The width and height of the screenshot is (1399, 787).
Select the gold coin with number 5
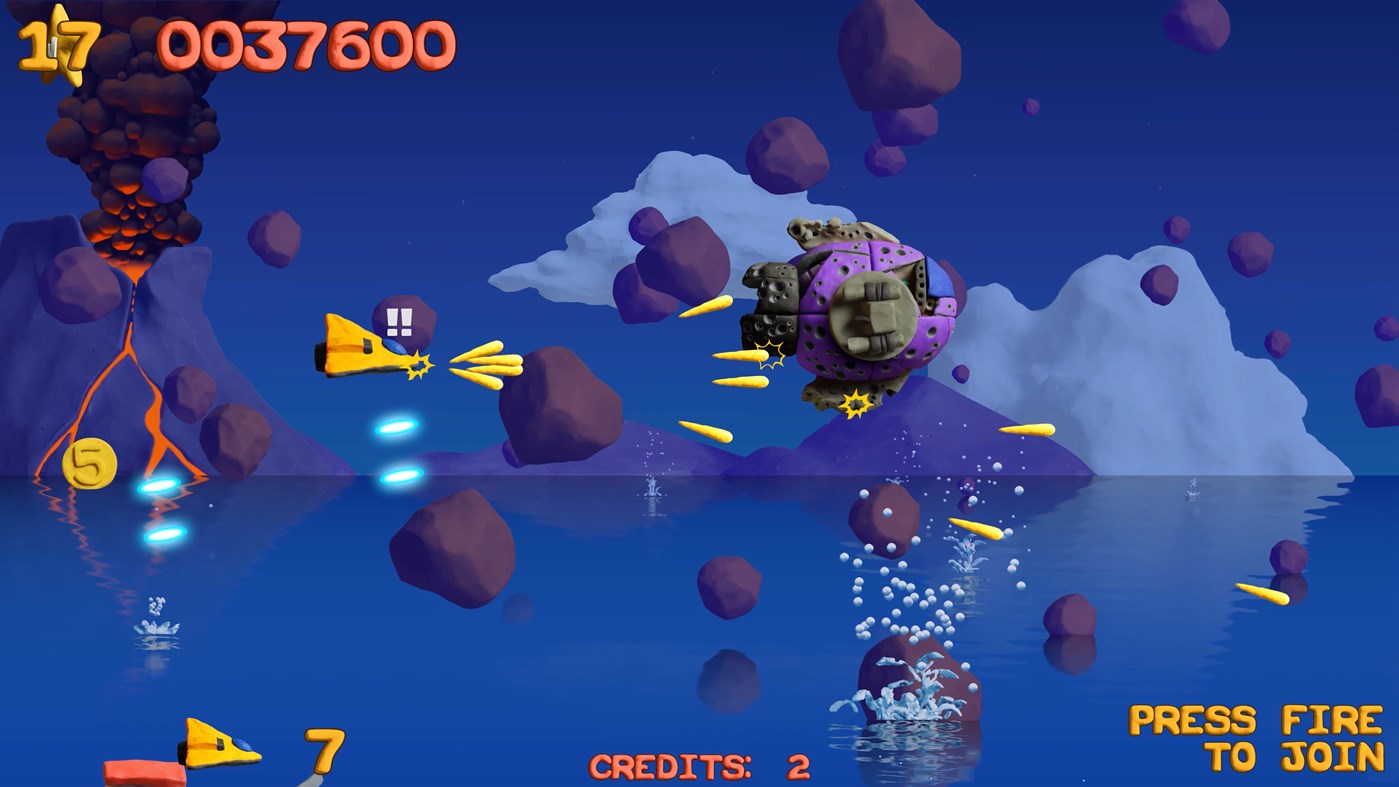tap(90, 463)
